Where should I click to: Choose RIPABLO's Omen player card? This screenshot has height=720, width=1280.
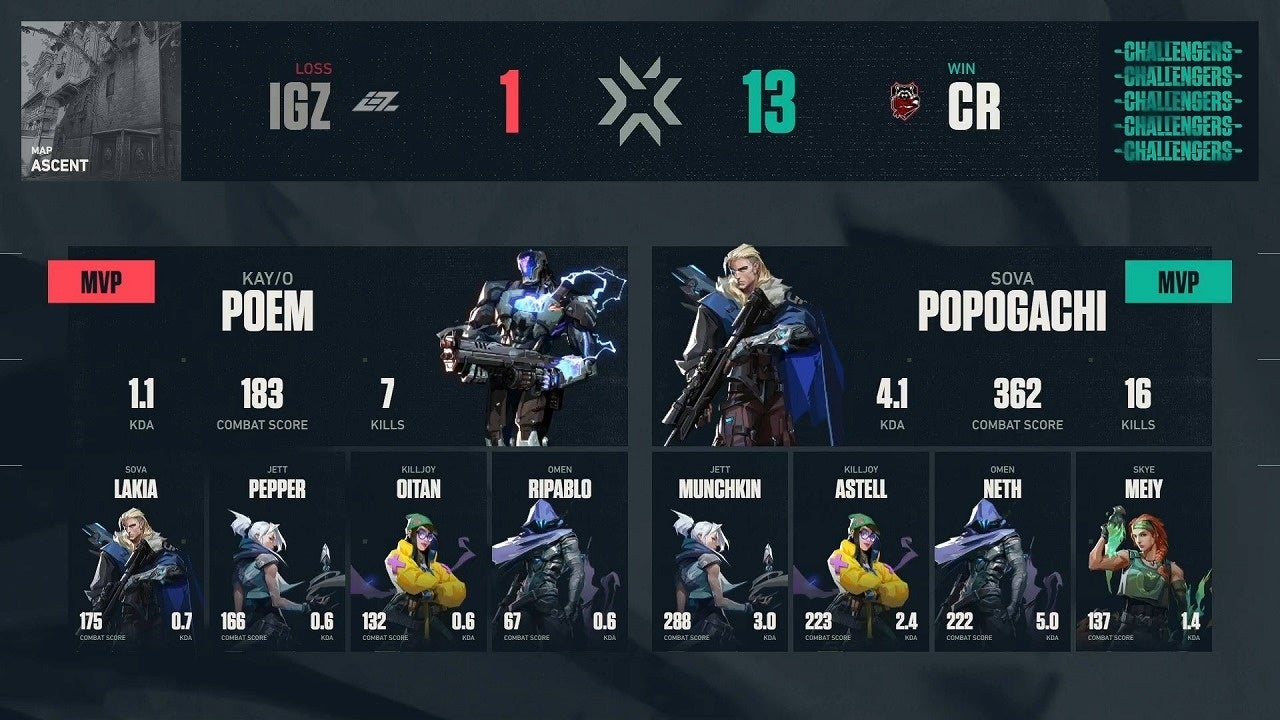558,552
